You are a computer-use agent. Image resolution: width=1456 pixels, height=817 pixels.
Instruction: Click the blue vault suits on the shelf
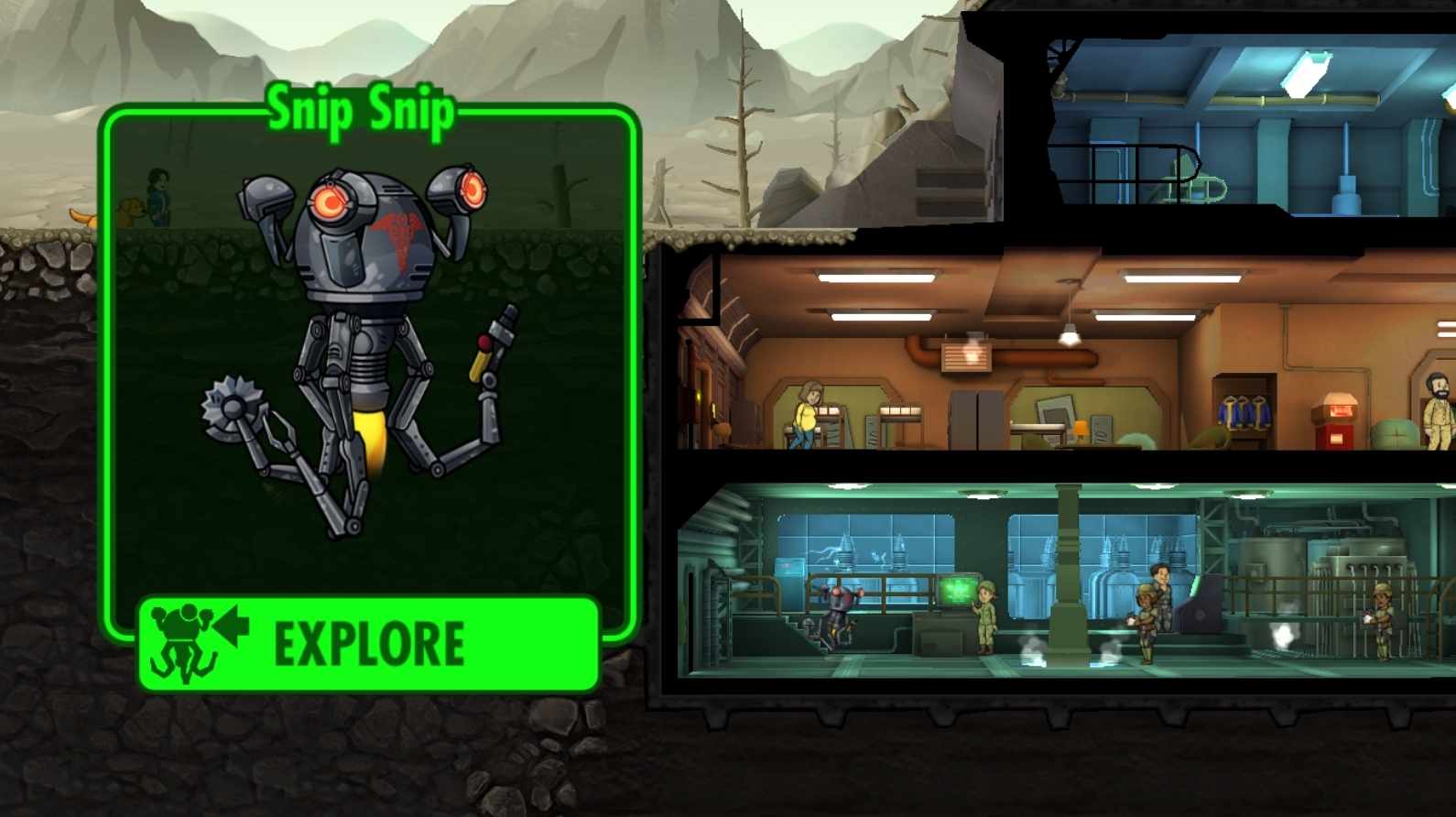click(1244, 412)
